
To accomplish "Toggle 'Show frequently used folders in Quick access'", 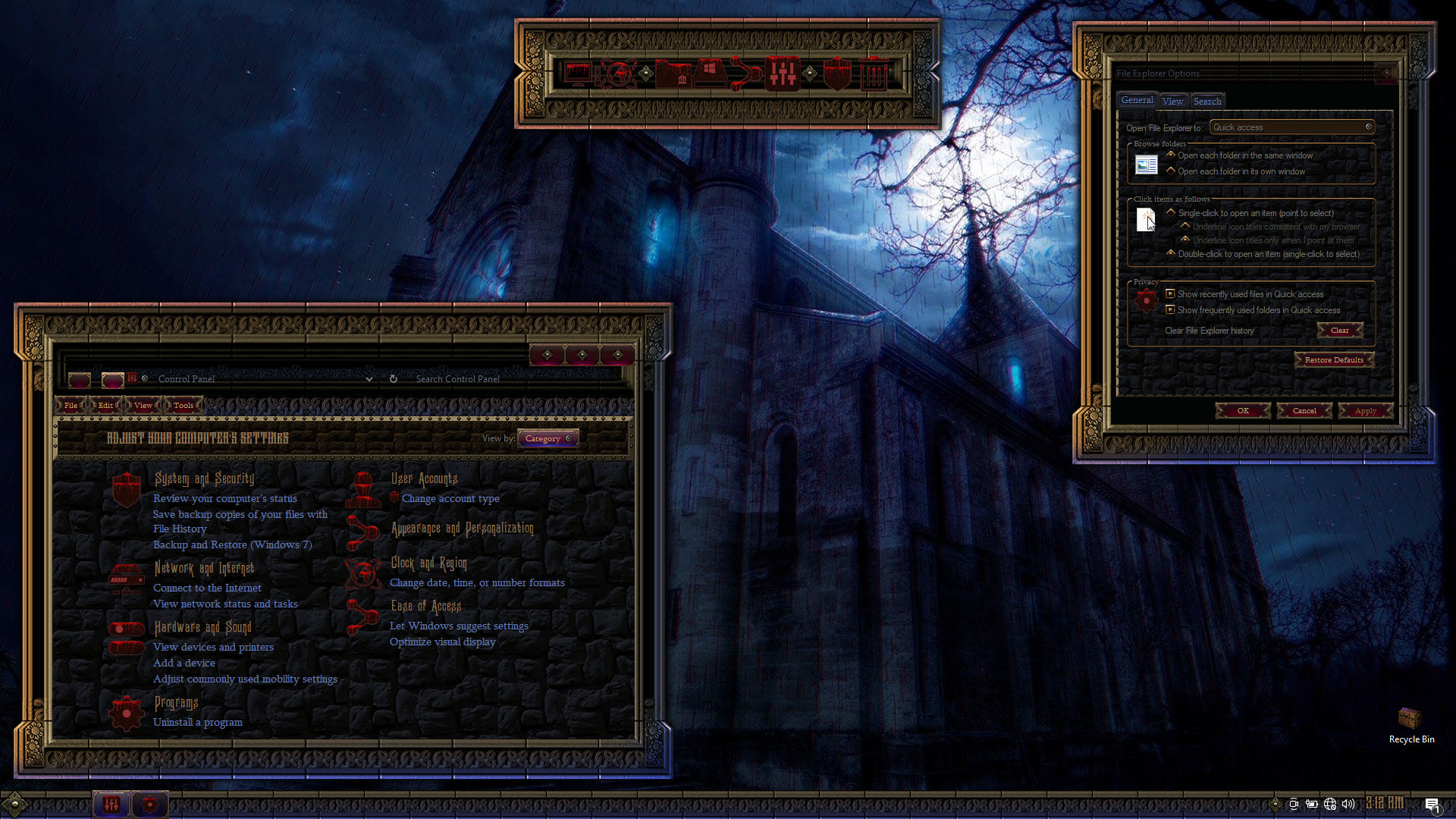I will (1170, 310).
